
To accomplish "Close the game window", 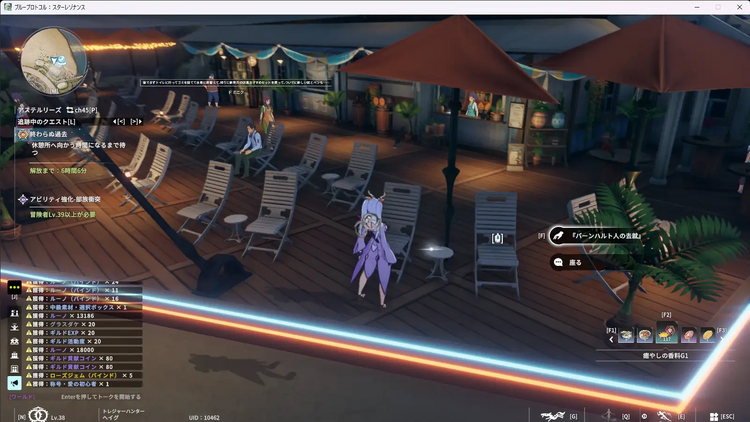I will click(738, 7).
